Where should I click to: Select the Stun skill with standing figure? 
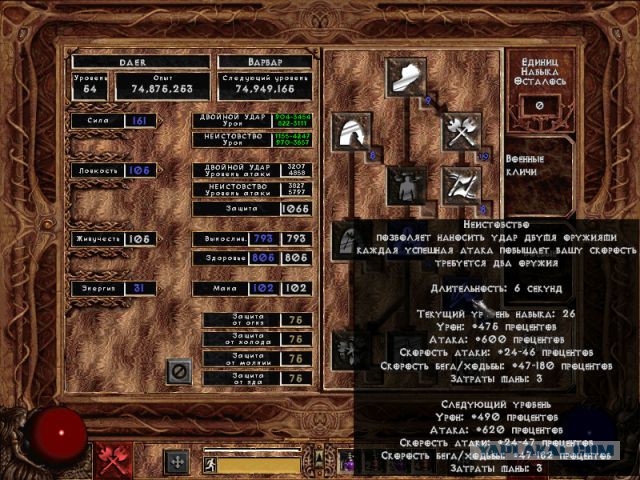pyautogui.click(x=407, y=186)
